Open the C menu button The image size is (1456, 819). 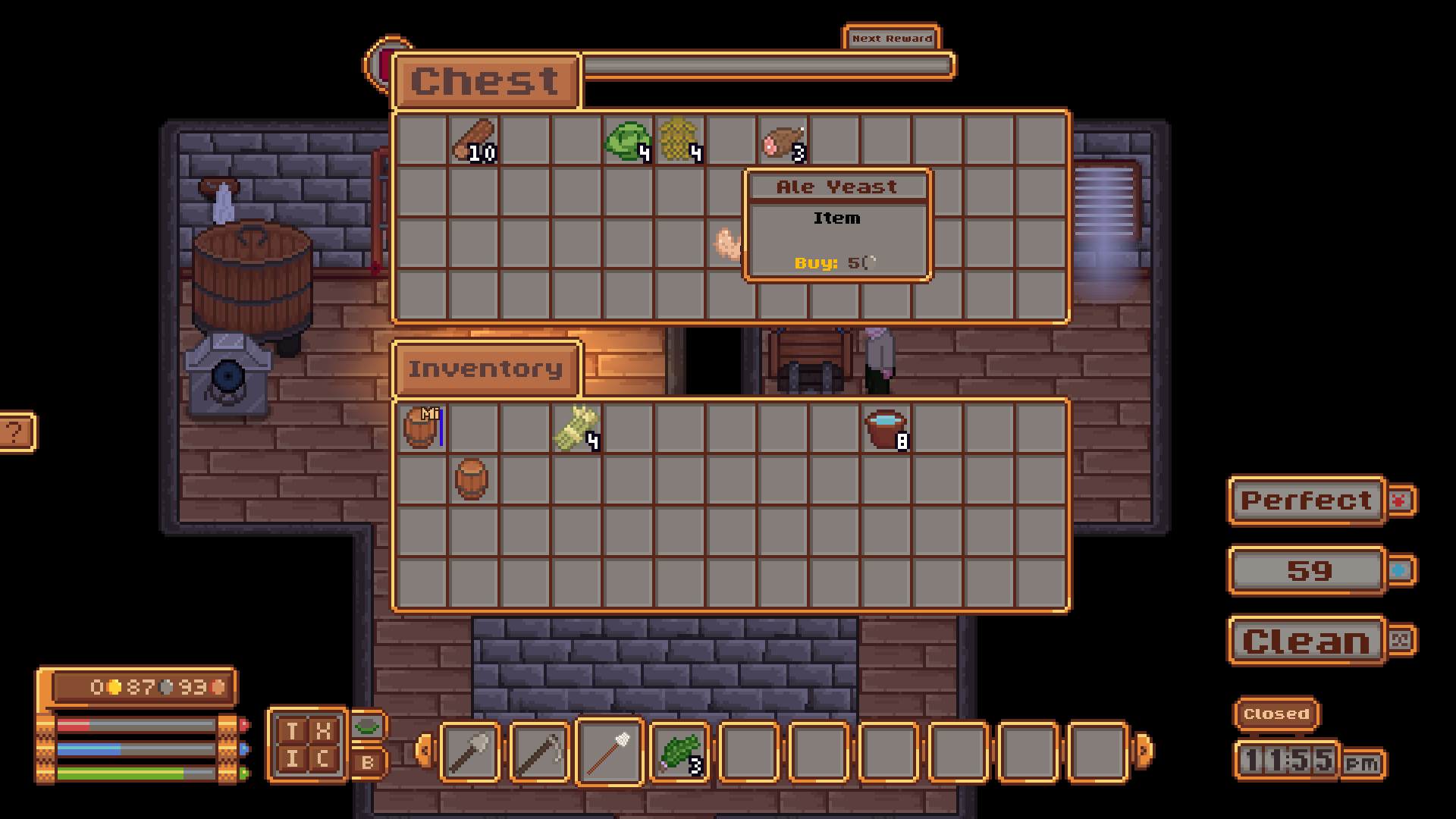[324, 758]
